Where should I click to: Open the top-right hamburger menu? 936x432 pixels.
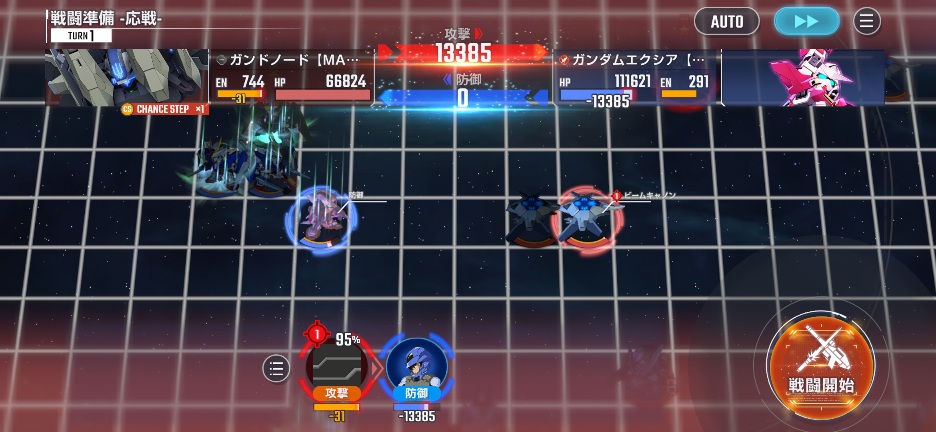pyautogui.click(x=867, y=21)
